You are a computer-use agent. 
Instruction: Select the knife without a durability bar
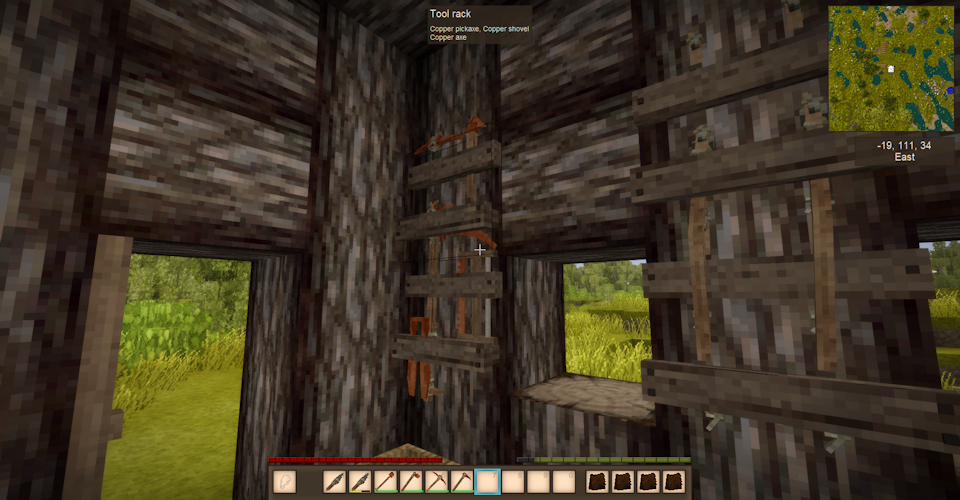click(335, 482)
